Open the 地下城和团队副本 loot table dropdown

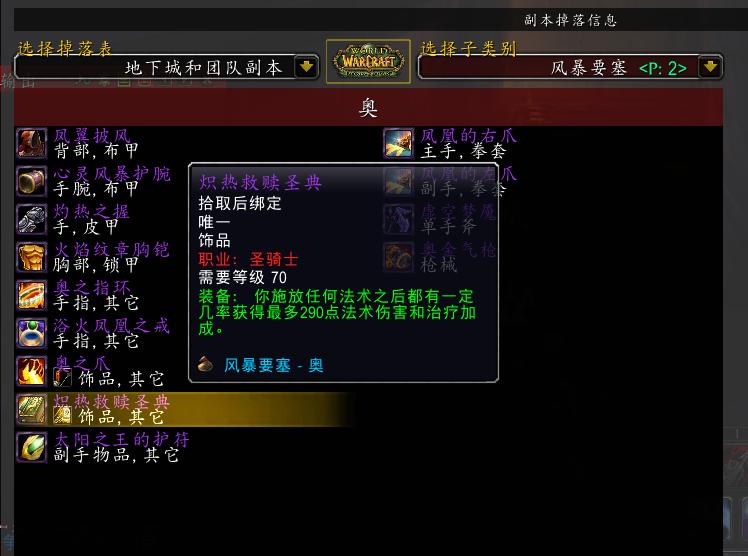click(307, 67)
